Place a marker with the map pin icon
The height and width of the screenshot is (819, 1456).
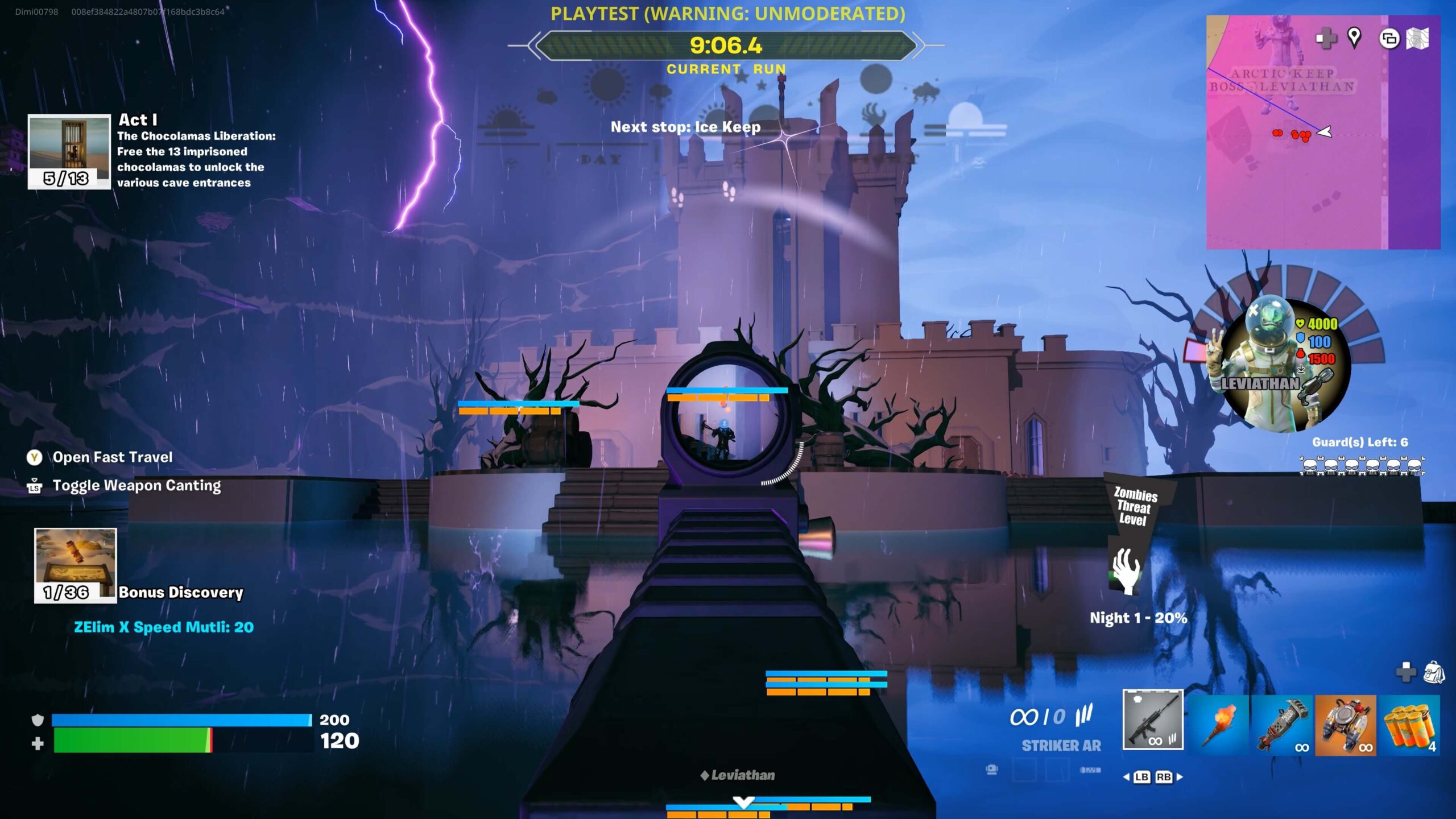point(1354,38)
